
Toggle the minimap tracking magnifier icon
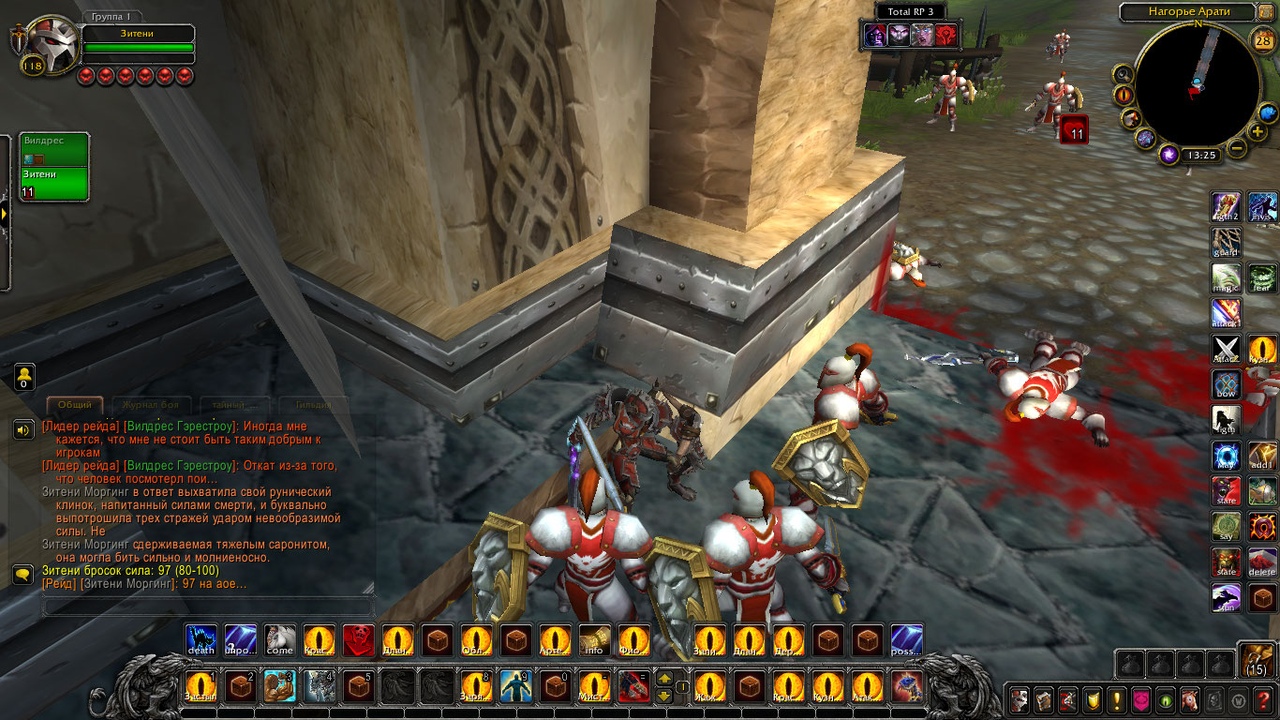(1123, 74)
